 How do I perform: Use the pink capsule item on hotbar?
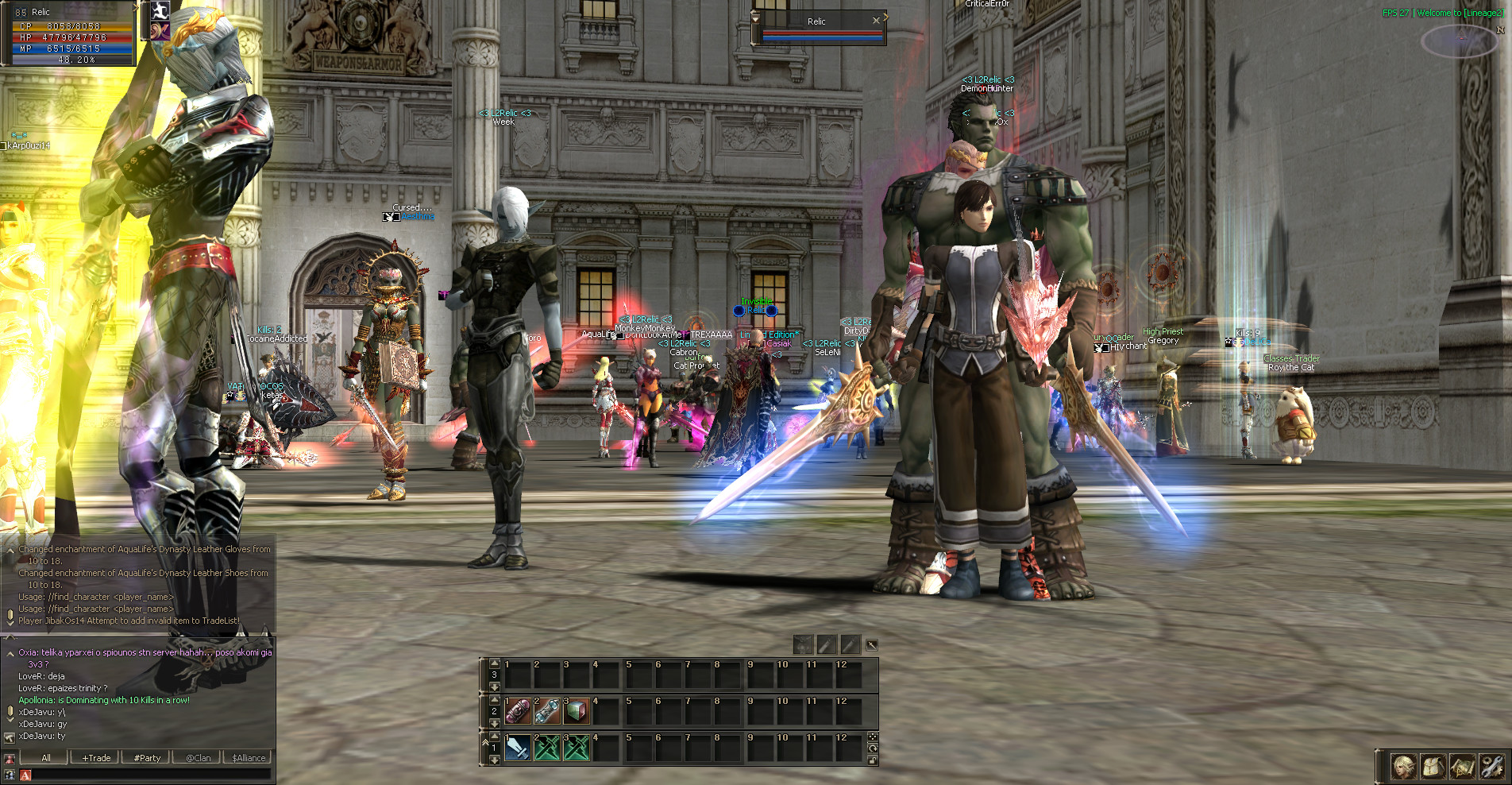(x=518, y=711)
